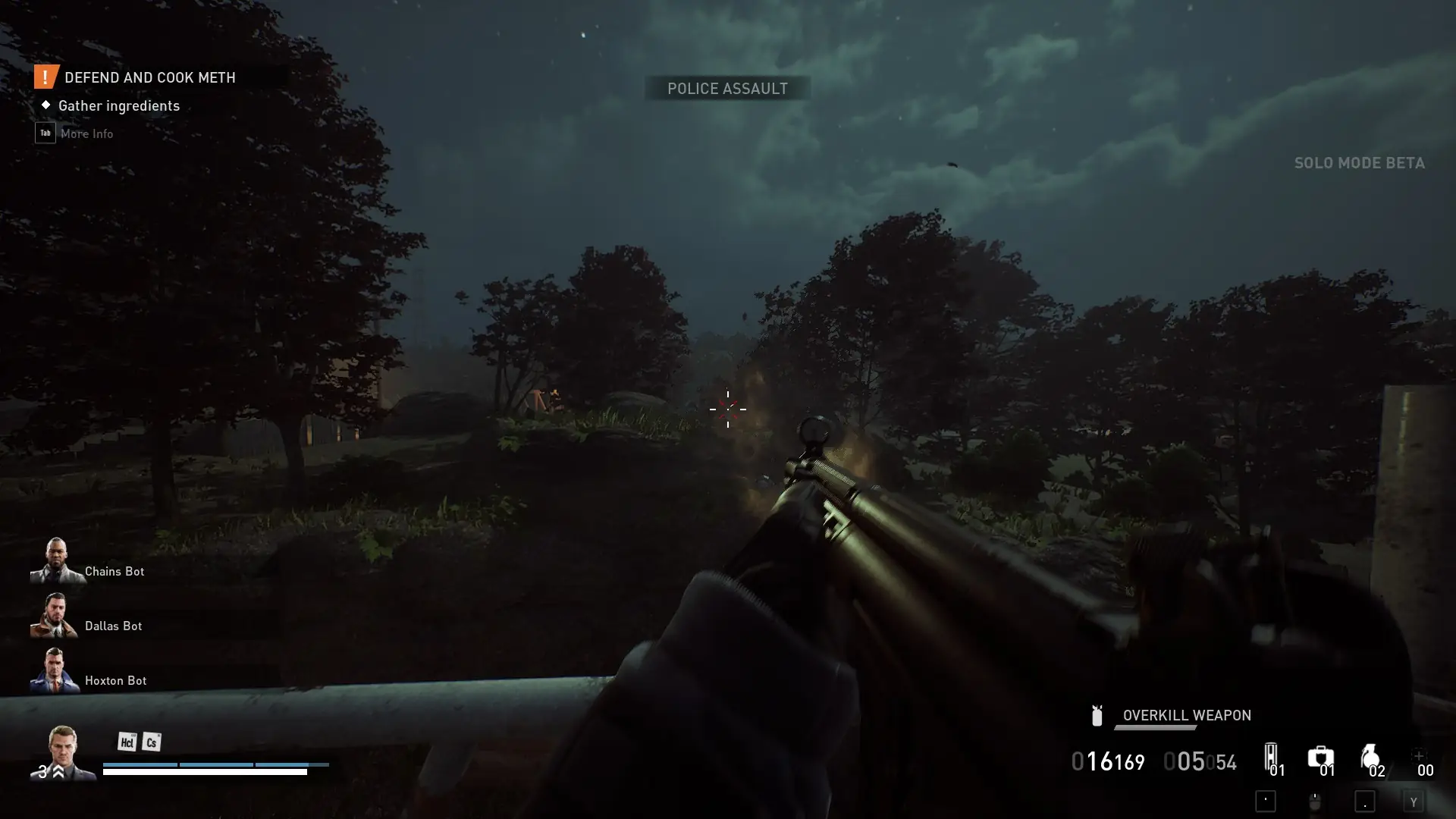Activate the Overkill Weapon icon
This screenshot has width=1456, height=819.
tap(1097, 715)
